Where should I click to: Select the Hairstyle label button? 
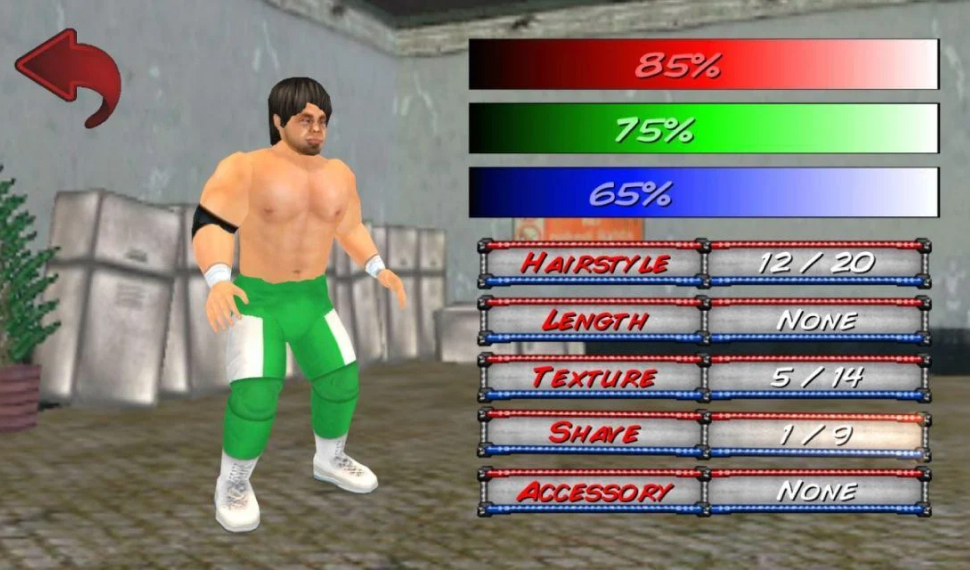(594, 263)
